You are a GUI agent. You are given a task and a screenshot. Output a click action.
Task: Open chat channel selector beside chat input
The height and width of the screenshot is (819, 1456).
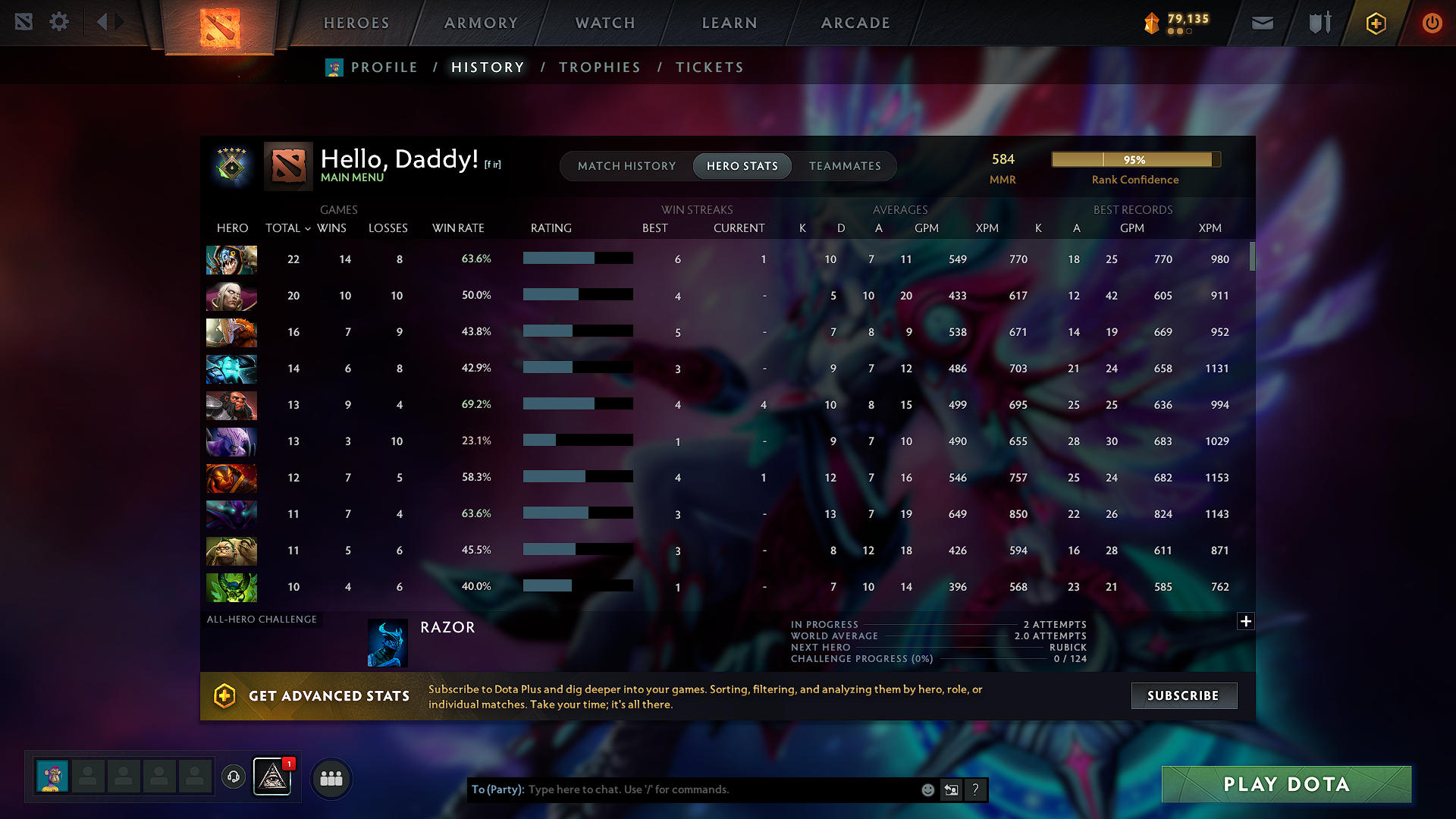coord(951,789)
